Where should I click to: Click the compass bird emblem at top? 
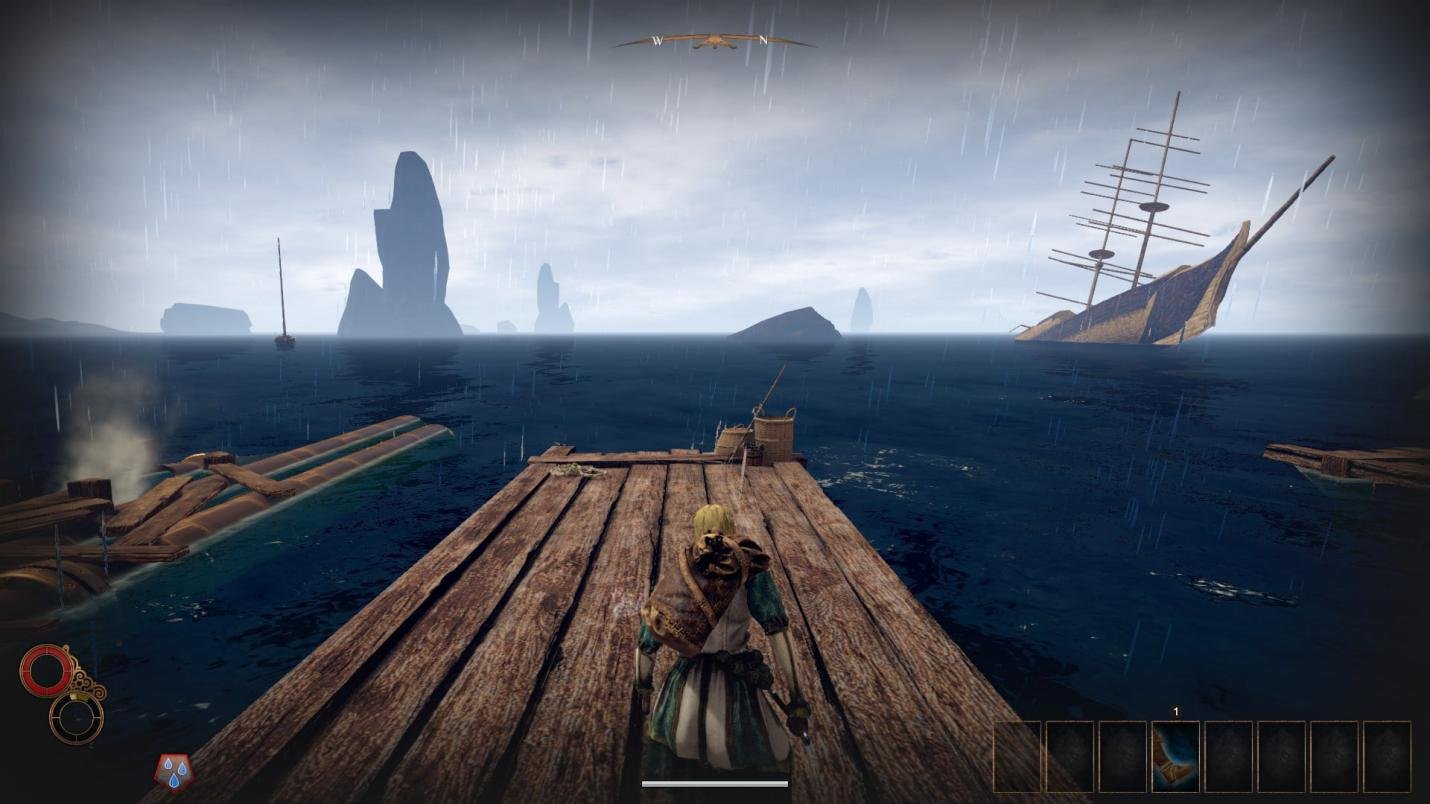[x=714, y=40]
